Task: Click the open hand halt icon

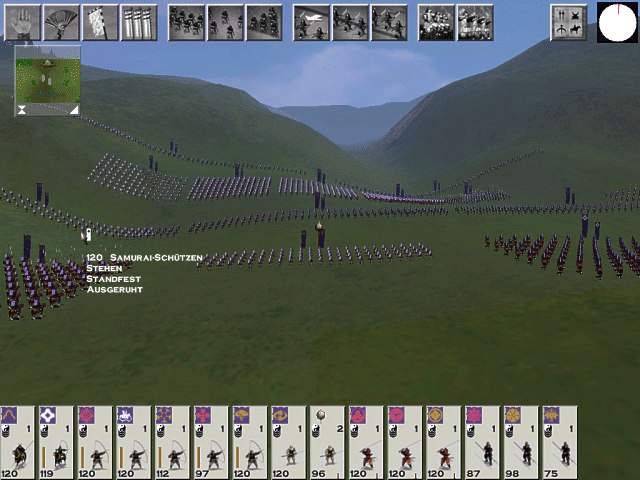Action: [x=22, y=22]
